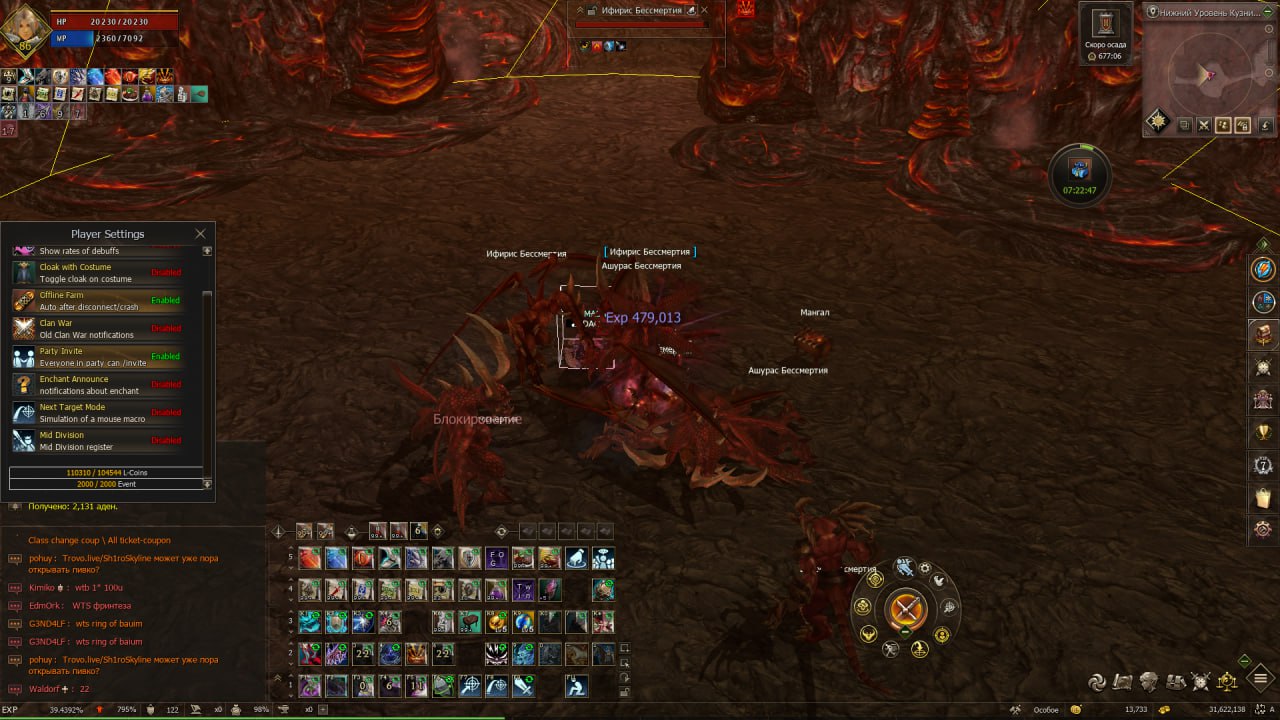Toggle the Clan War notifications setting

point(165,328)
